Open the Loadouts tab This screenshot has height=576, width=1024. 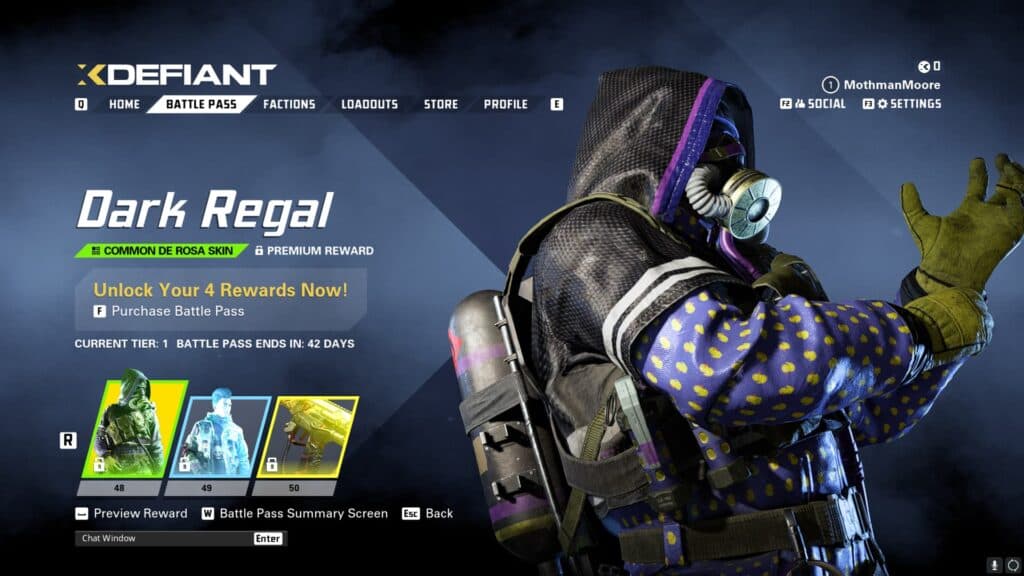(369, 104)
